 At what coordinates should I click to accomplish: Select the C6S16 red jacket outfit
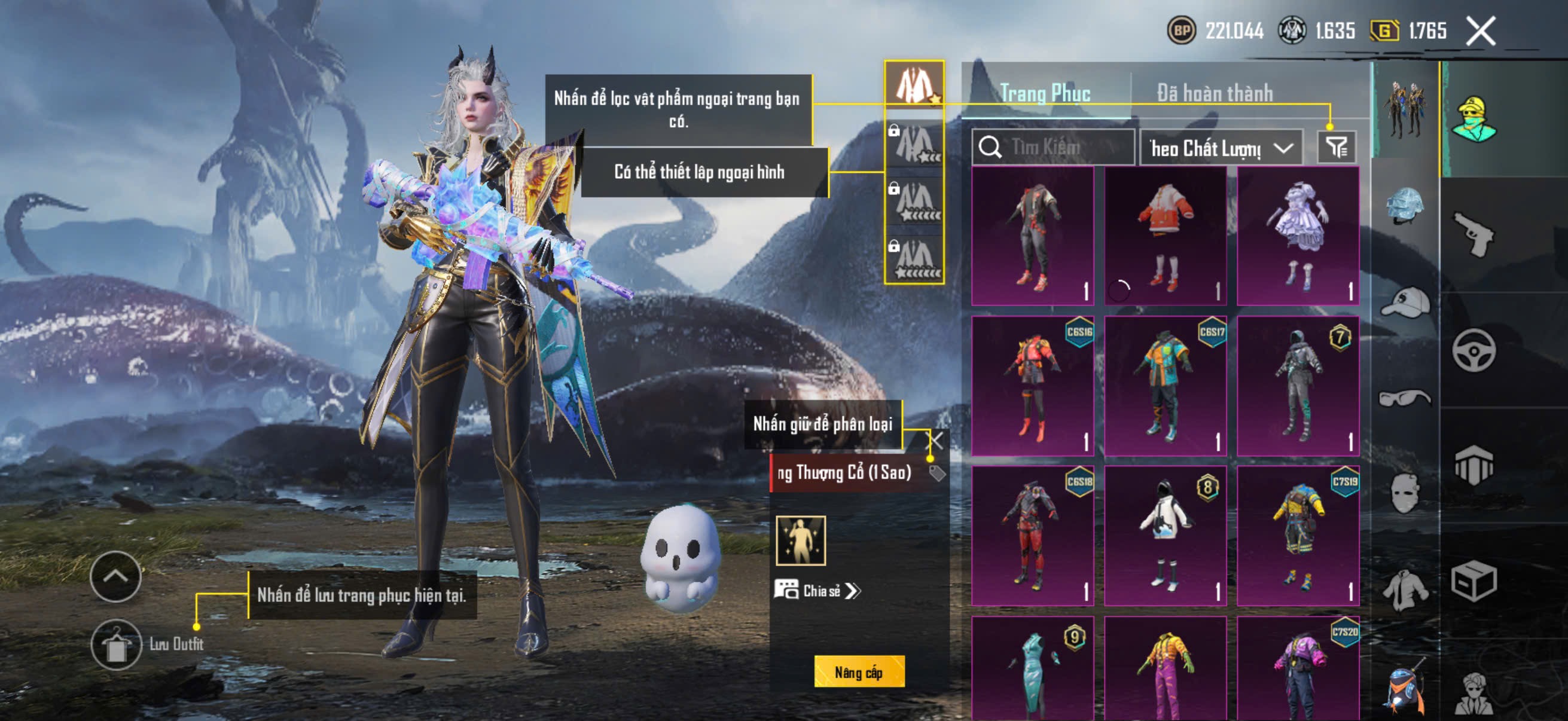(1032, 386)
